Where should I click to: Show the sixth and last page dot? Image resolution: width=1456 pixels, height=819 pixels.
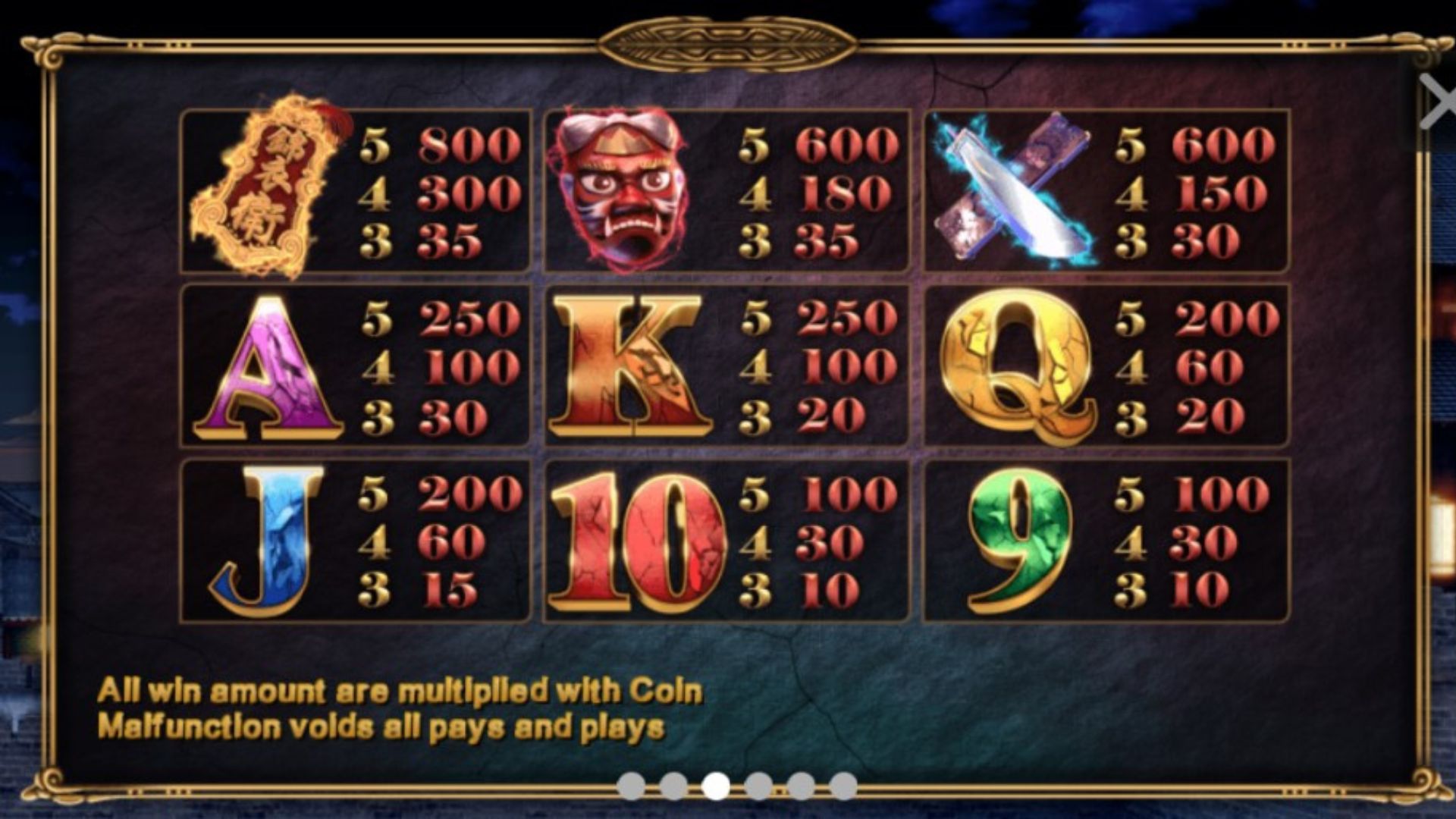click(x=843, y=786)
